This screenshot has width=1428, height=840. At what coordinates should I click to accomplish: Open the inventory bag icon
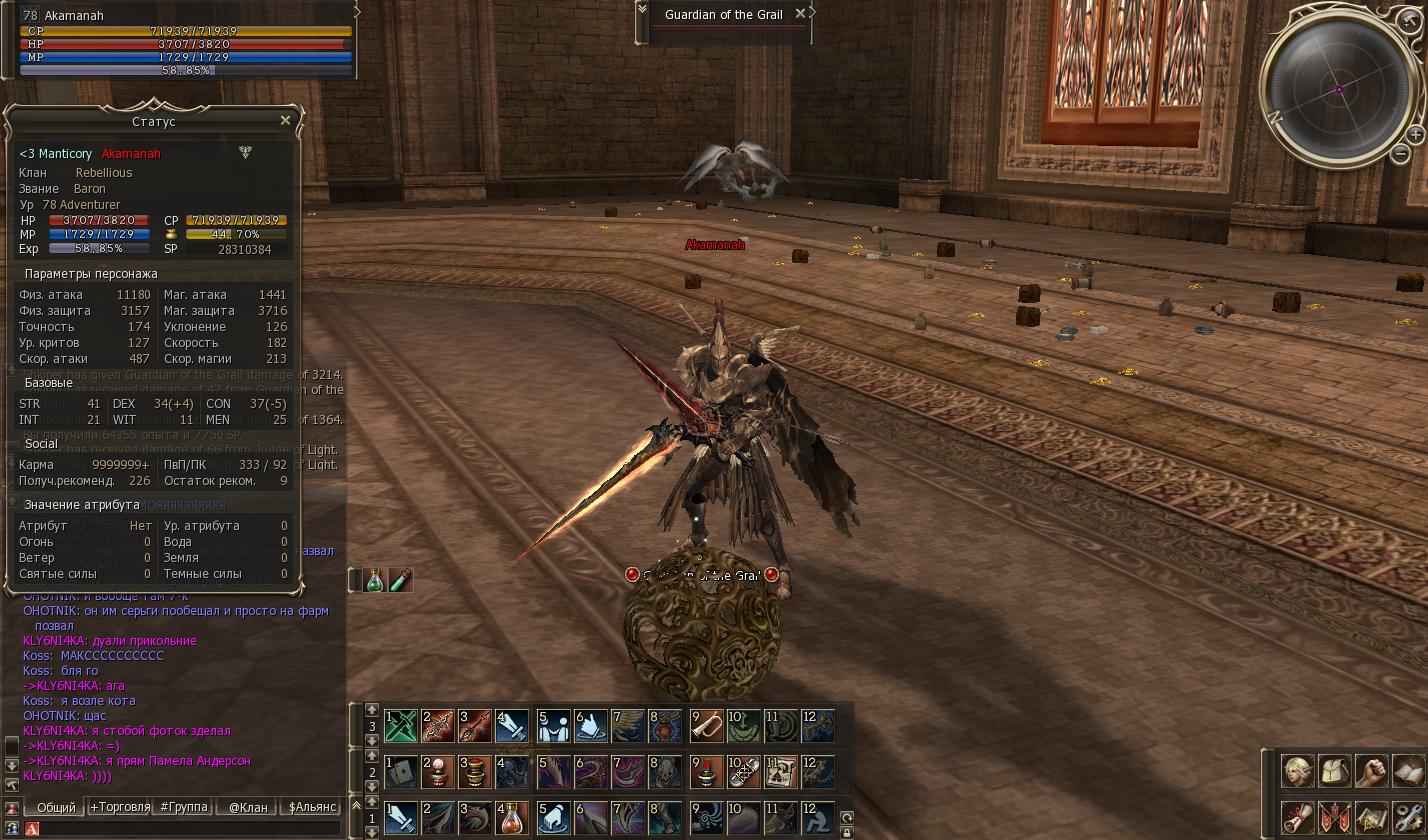point(1335,771)
